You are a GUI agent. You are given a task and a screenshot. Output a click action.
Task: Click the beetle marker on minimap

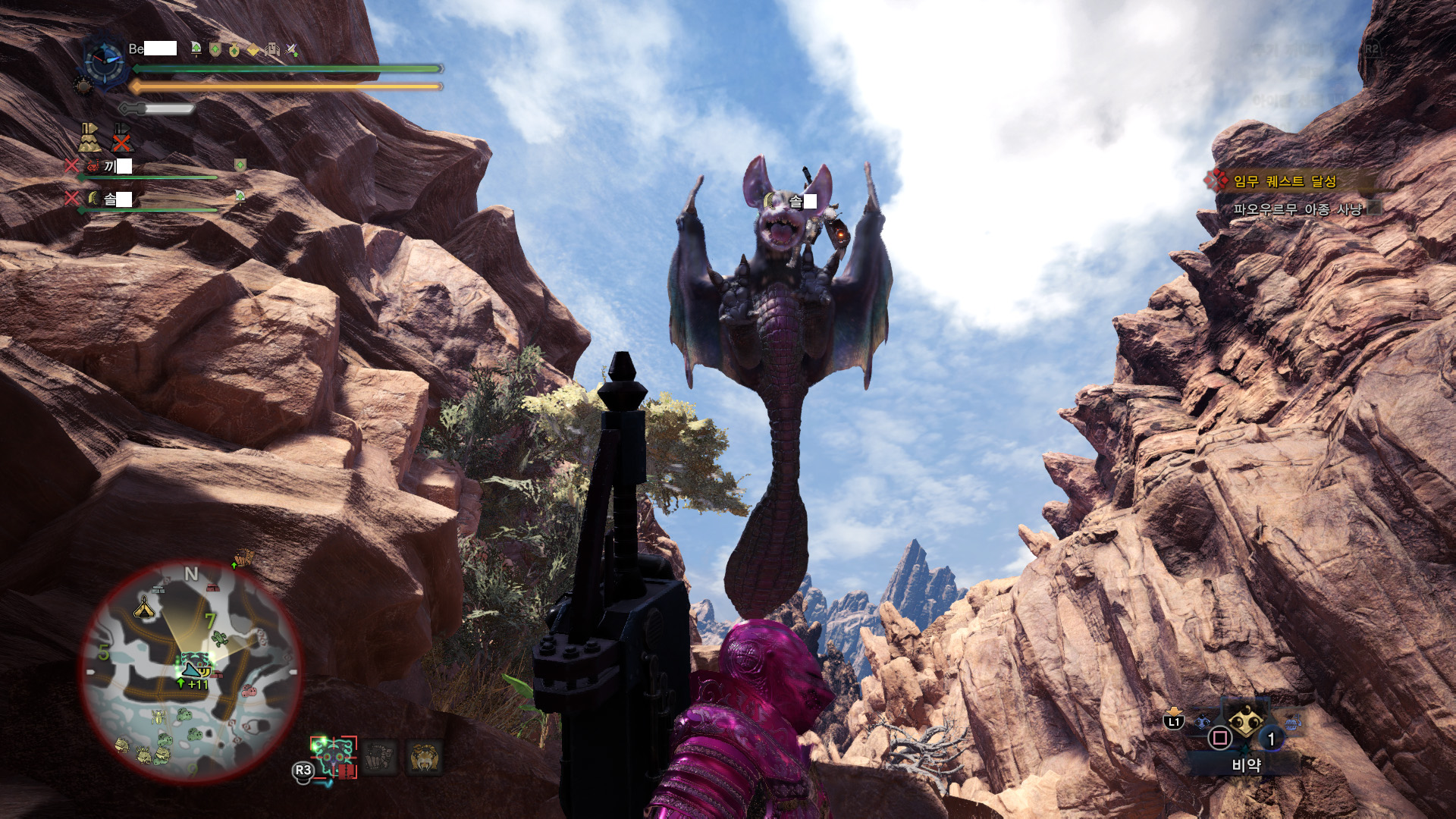[158, 716]
